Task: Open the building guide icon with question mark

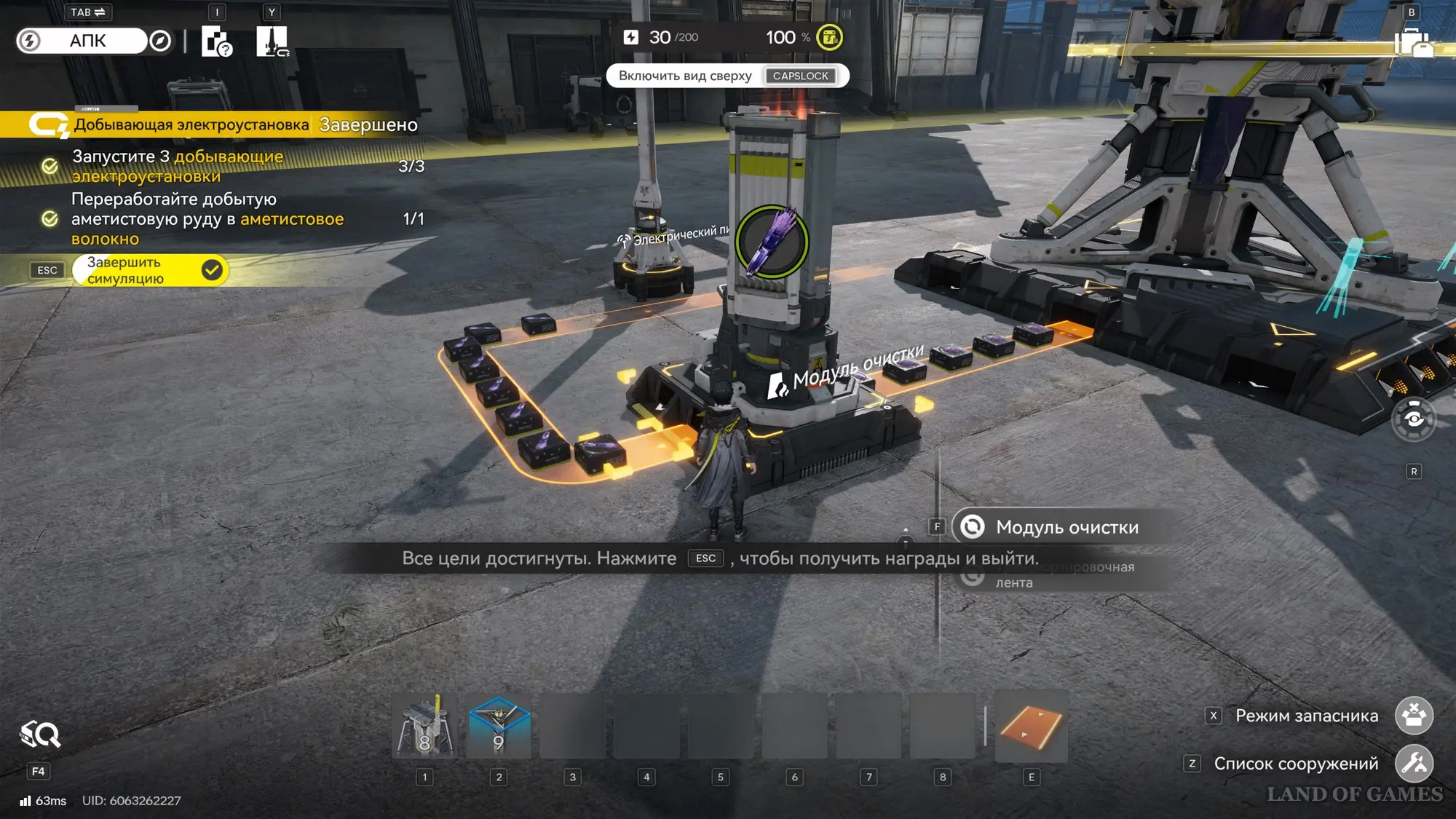Action: coord(216,41)
